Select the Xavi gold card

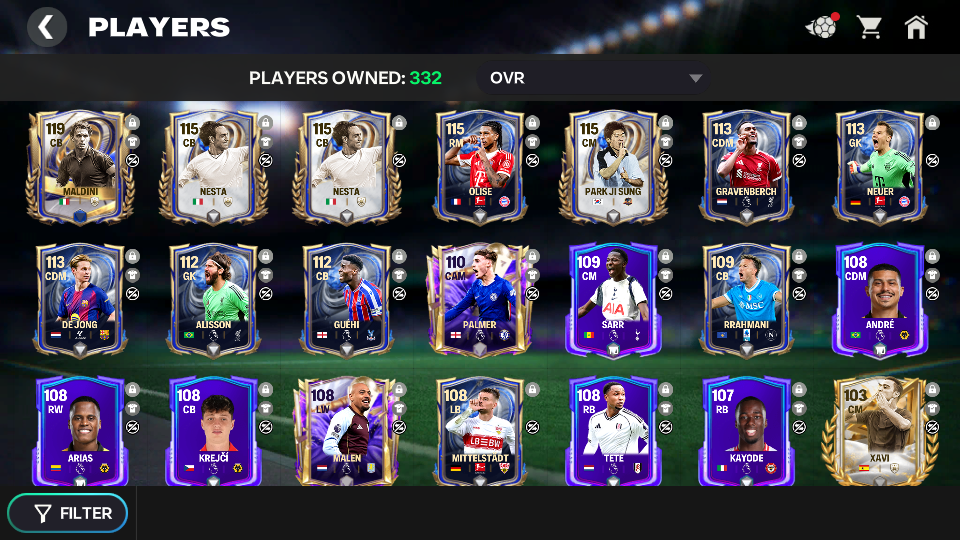click(x=880, y=432)
